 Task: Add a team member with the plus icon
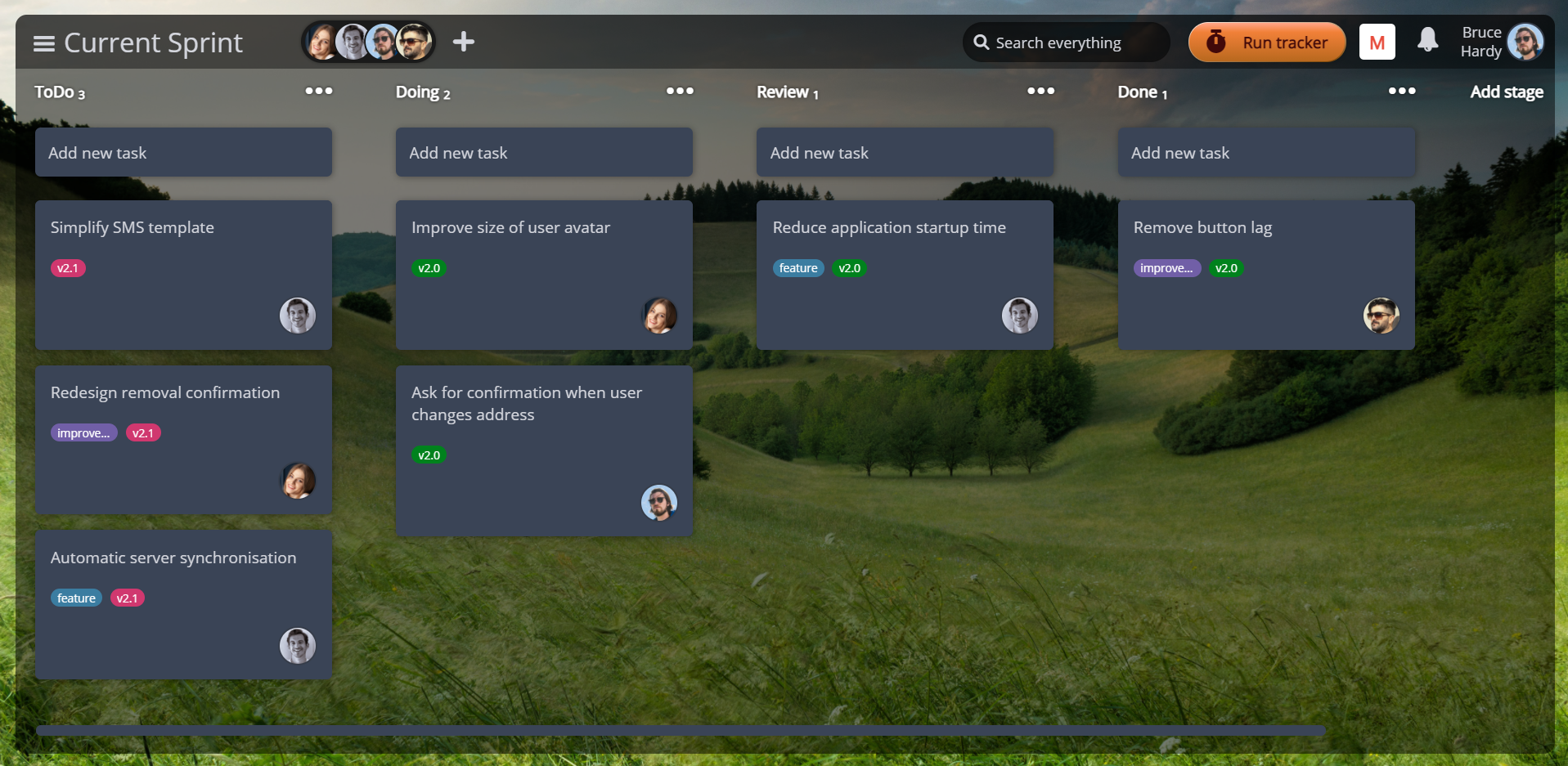[x=464, y=42]
